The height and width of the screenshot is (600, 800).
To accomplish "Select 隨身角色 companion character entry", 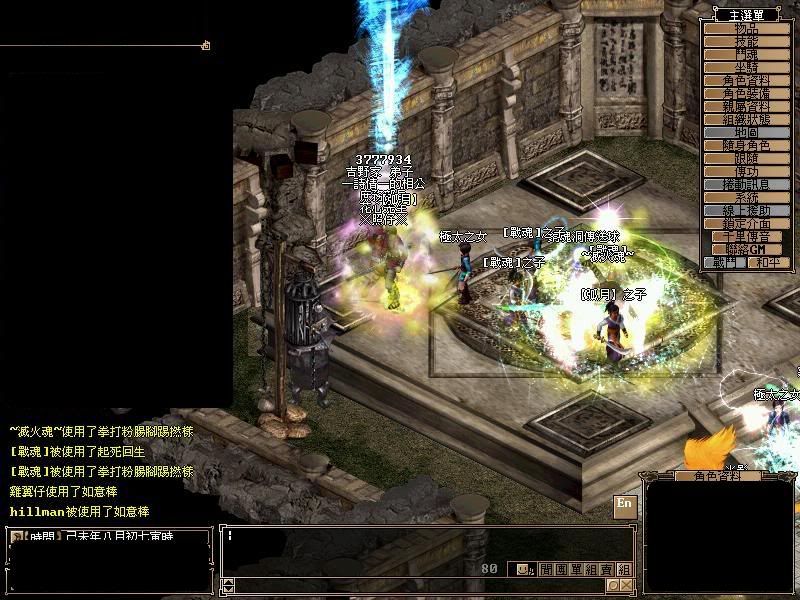I will click(x=745, y=145).
